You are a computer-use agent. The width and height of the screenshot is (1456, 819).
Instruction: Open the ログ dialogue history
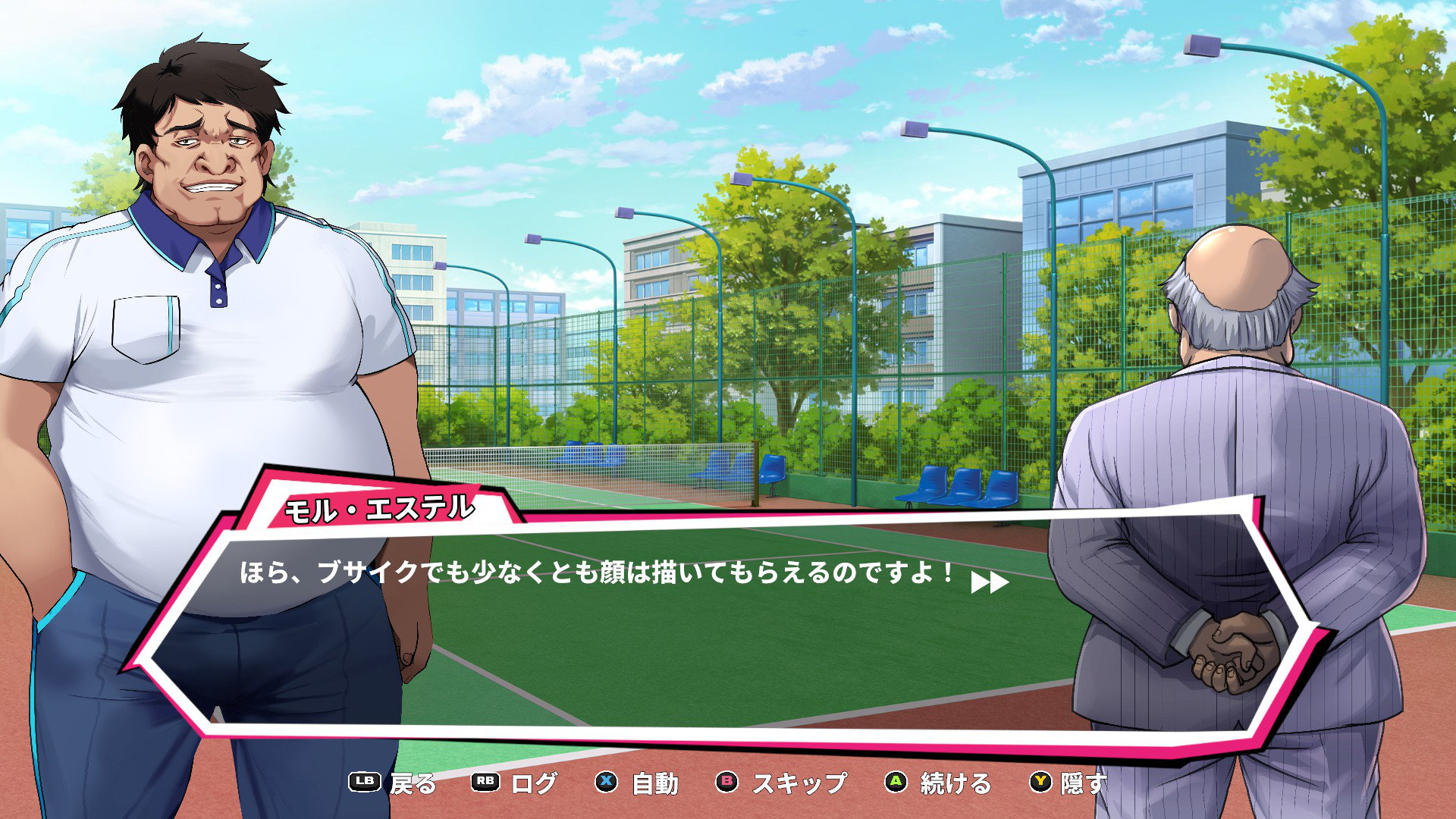click(515, 783)
